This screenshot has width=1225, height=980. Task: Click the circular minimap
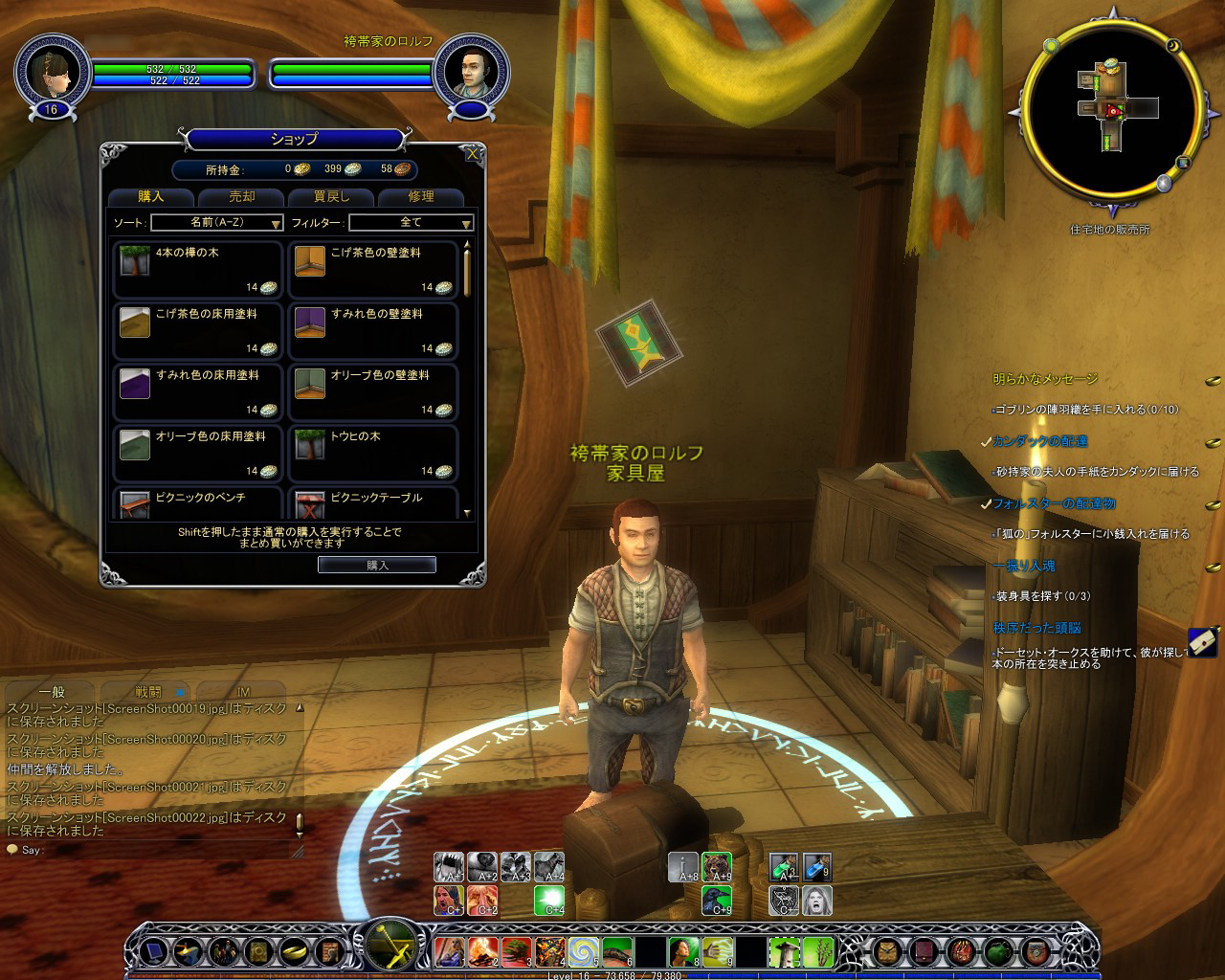[x=1110, y=113]
